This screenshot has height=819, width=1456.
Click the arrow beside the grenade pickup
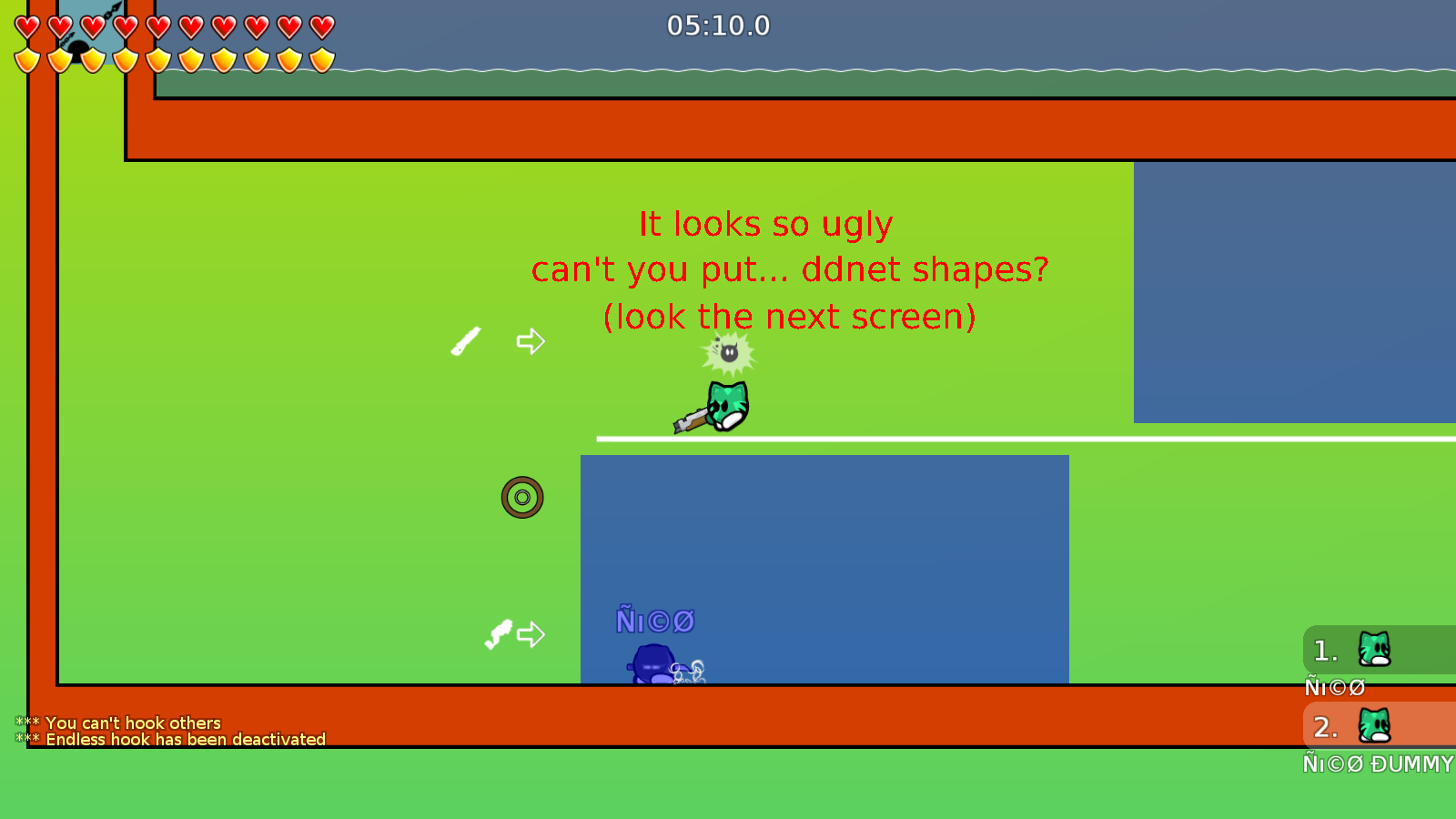click(x=531, y=635)
